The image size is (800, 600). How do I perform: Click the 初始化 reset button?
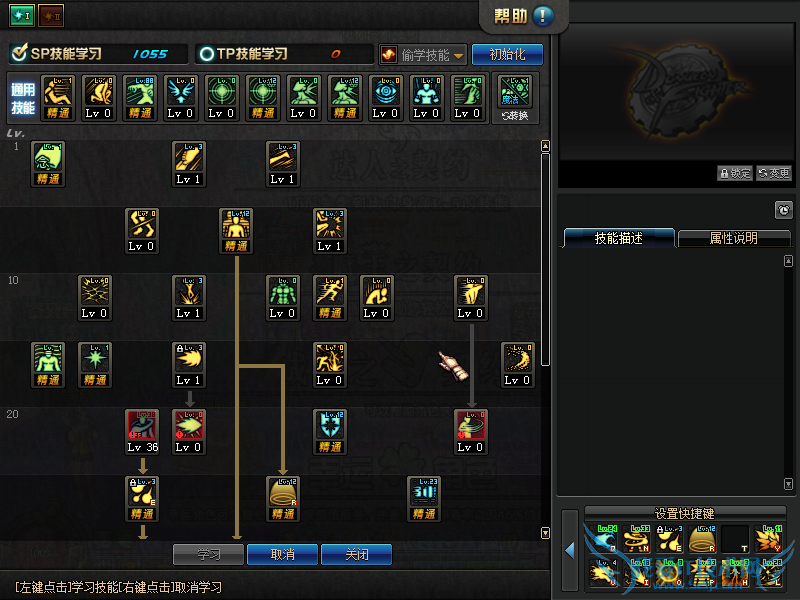(x=507, y=55)
